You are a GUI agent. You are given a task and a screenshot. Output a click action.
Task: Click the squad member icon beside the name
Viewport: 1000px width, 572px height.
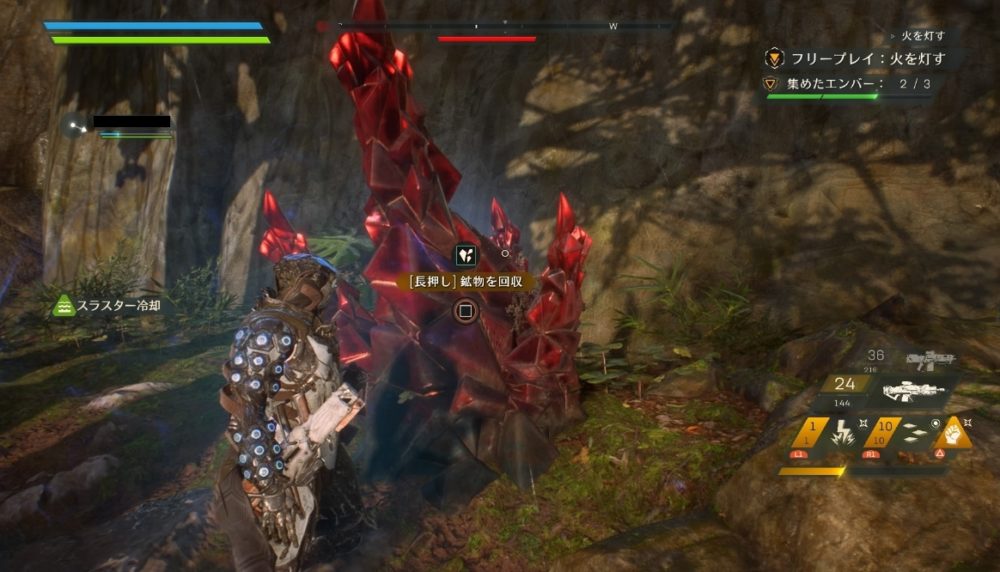[x=72, y=125]
